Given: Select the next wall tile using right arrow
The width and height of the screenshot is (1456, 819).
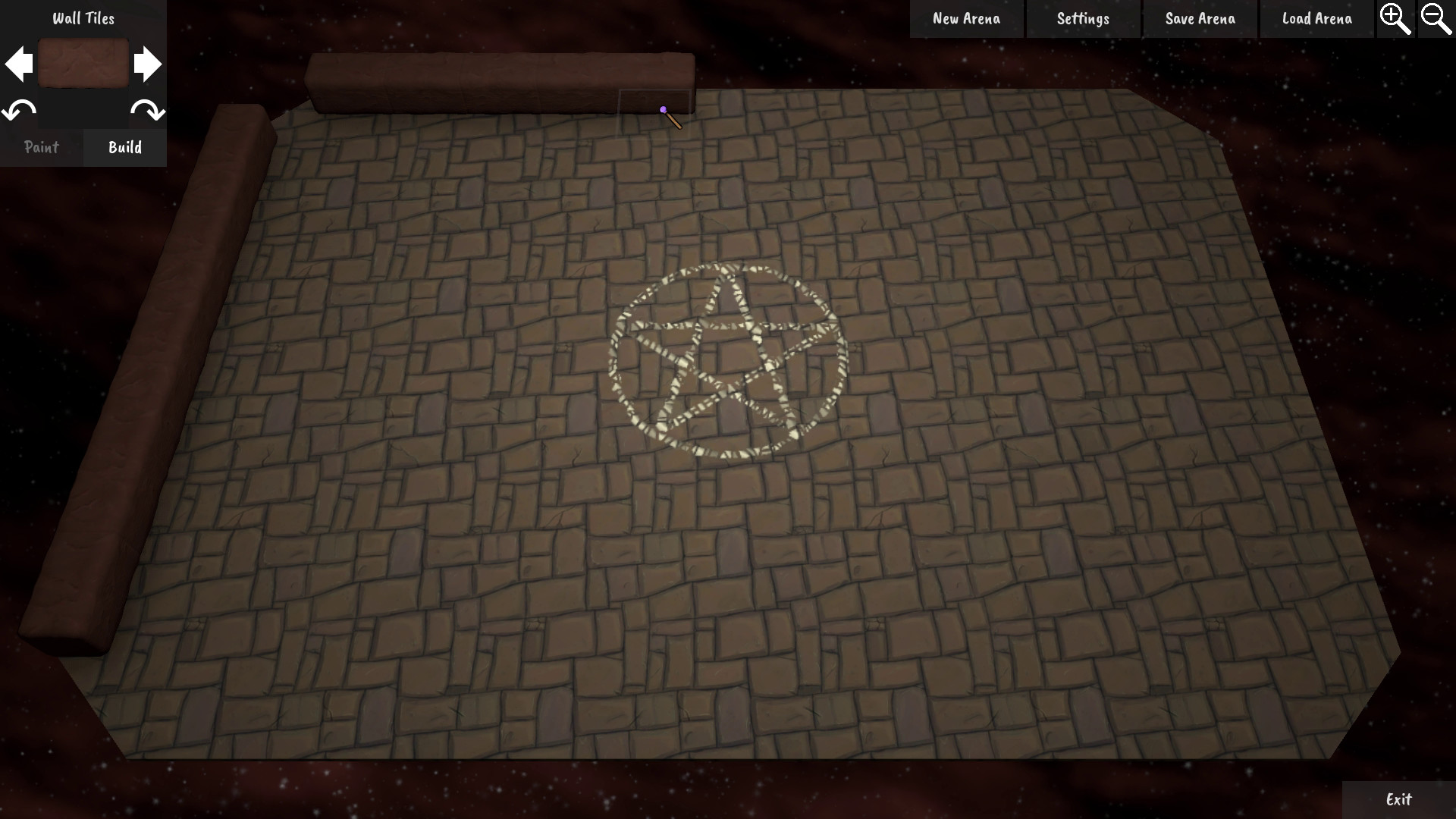Looking at the screenshot, I should pyautogui.click(x=148, y=64).
